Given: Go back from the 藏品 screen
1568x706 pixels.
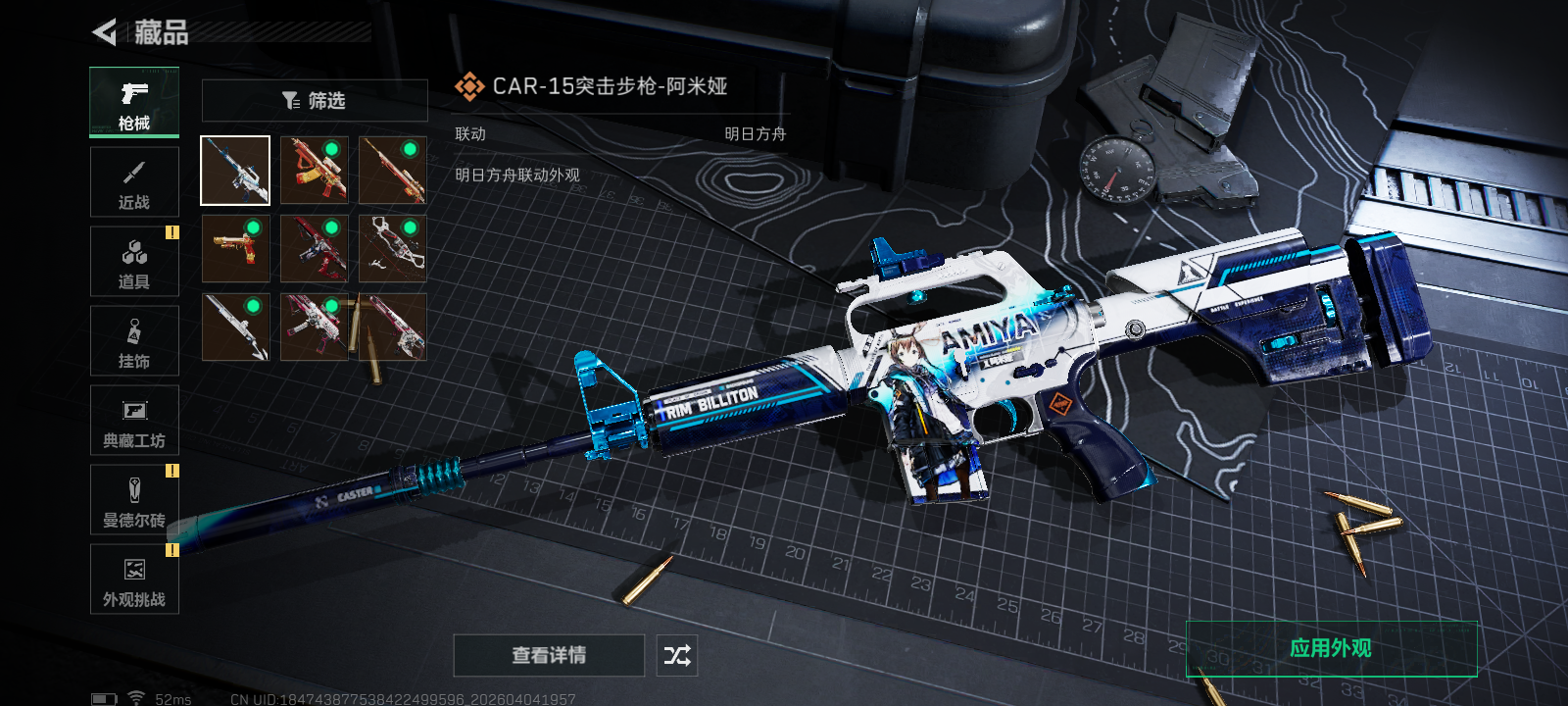Looking at the screenshot, I should [x=105, y=32].
